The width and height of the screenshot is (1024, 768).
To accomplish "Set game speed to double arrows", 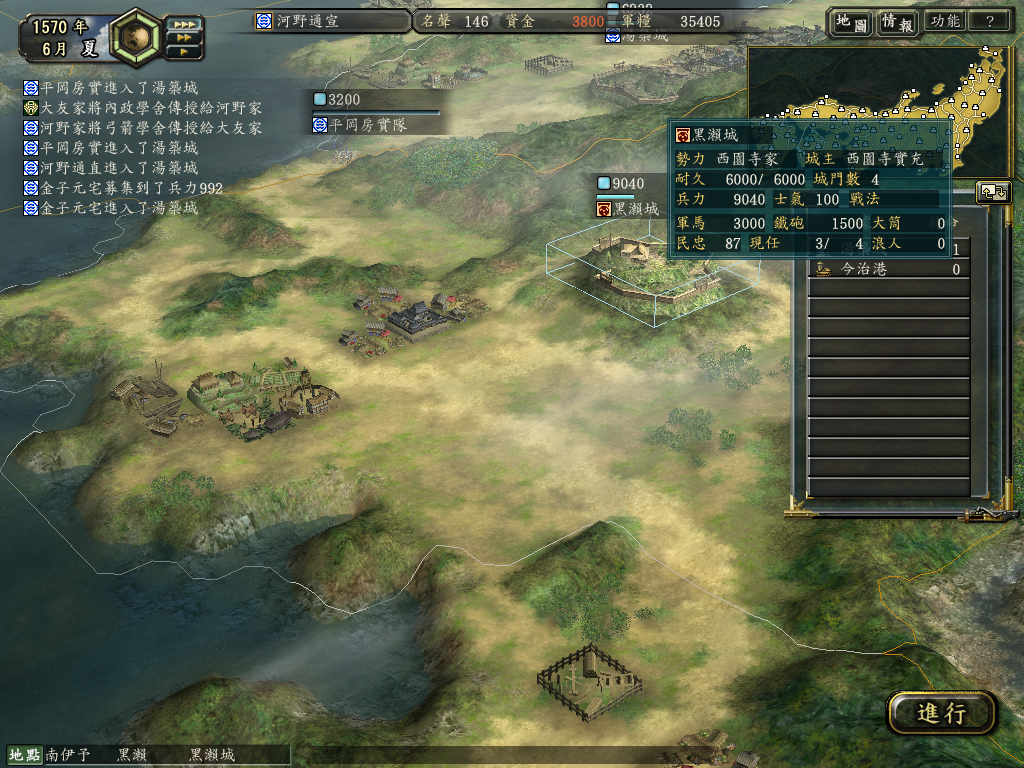I will (x=184, y=37).
